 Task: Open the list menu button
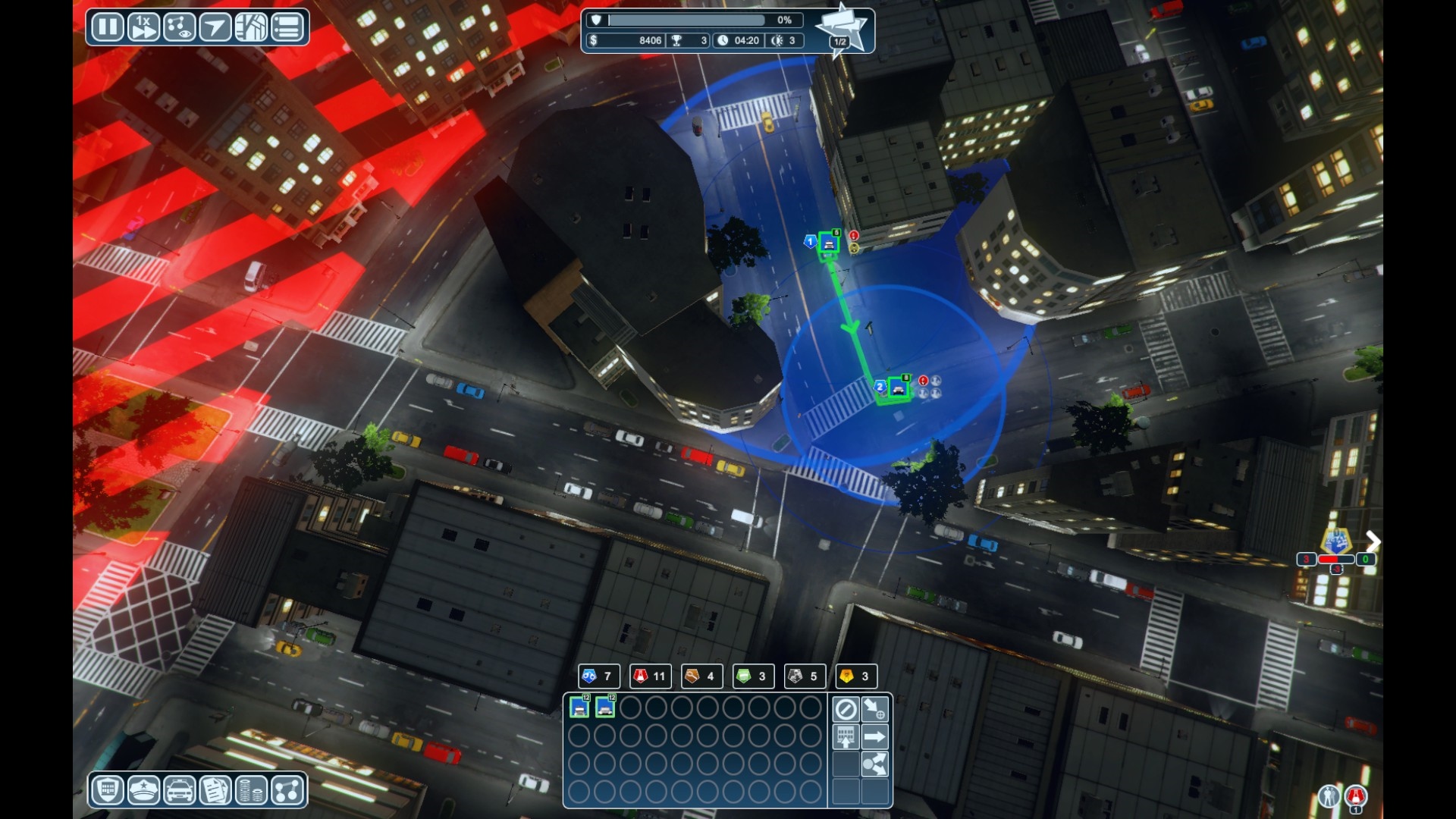click(x=287, y=27)
